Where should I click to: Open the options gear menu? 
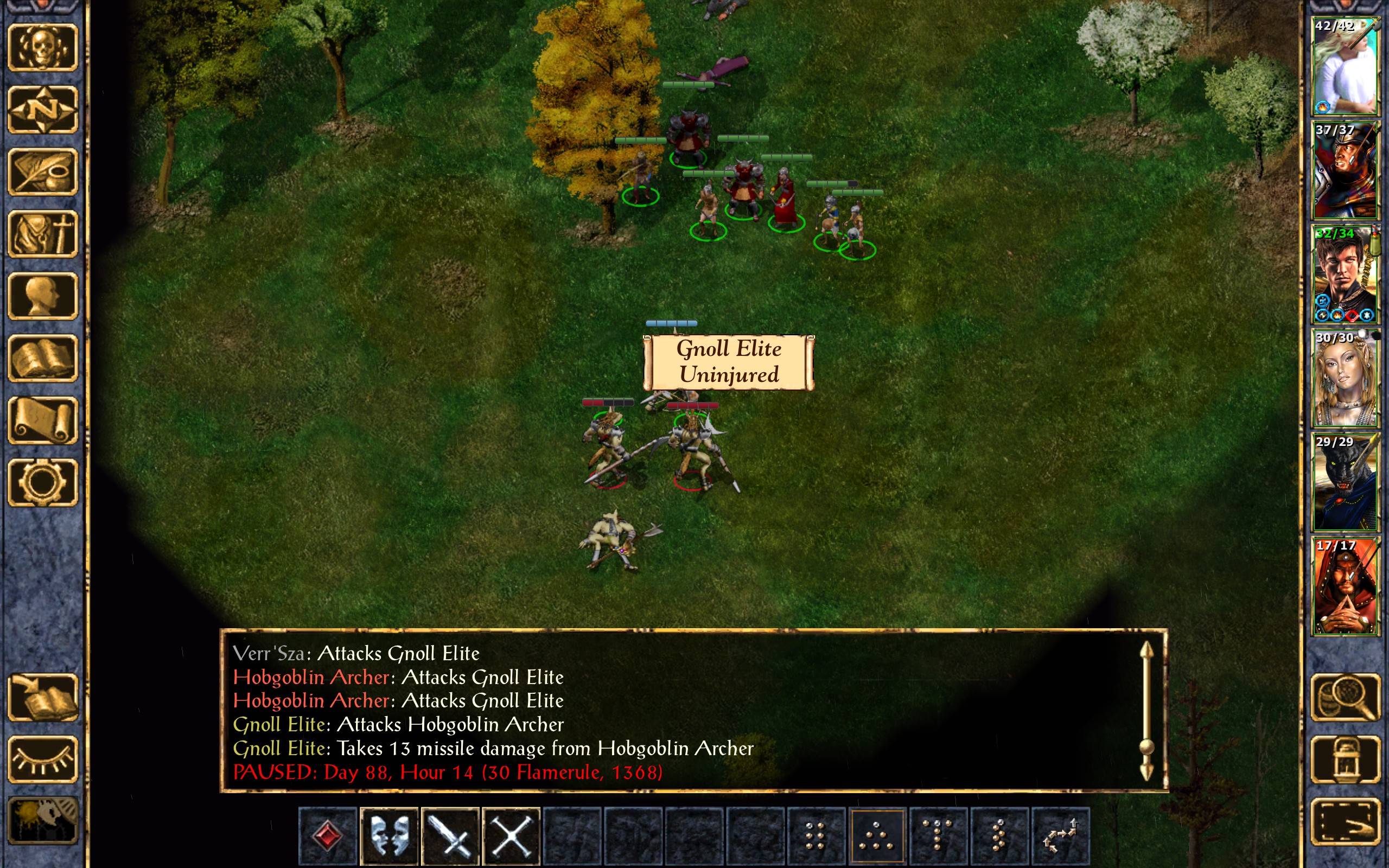click(x=43, y=482)
